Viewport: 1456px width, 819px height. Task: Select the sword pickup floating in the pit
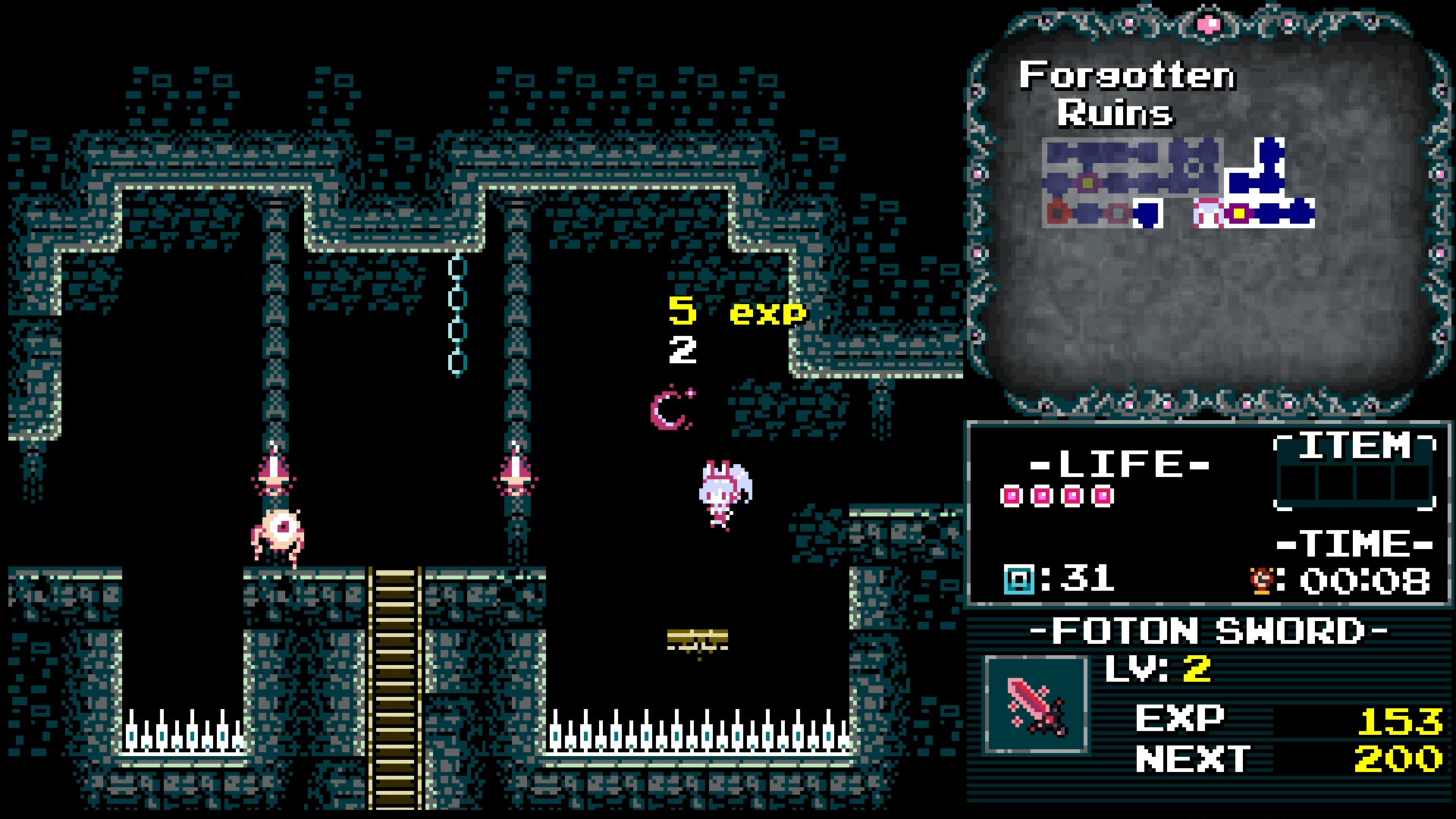tap(698, 641)
